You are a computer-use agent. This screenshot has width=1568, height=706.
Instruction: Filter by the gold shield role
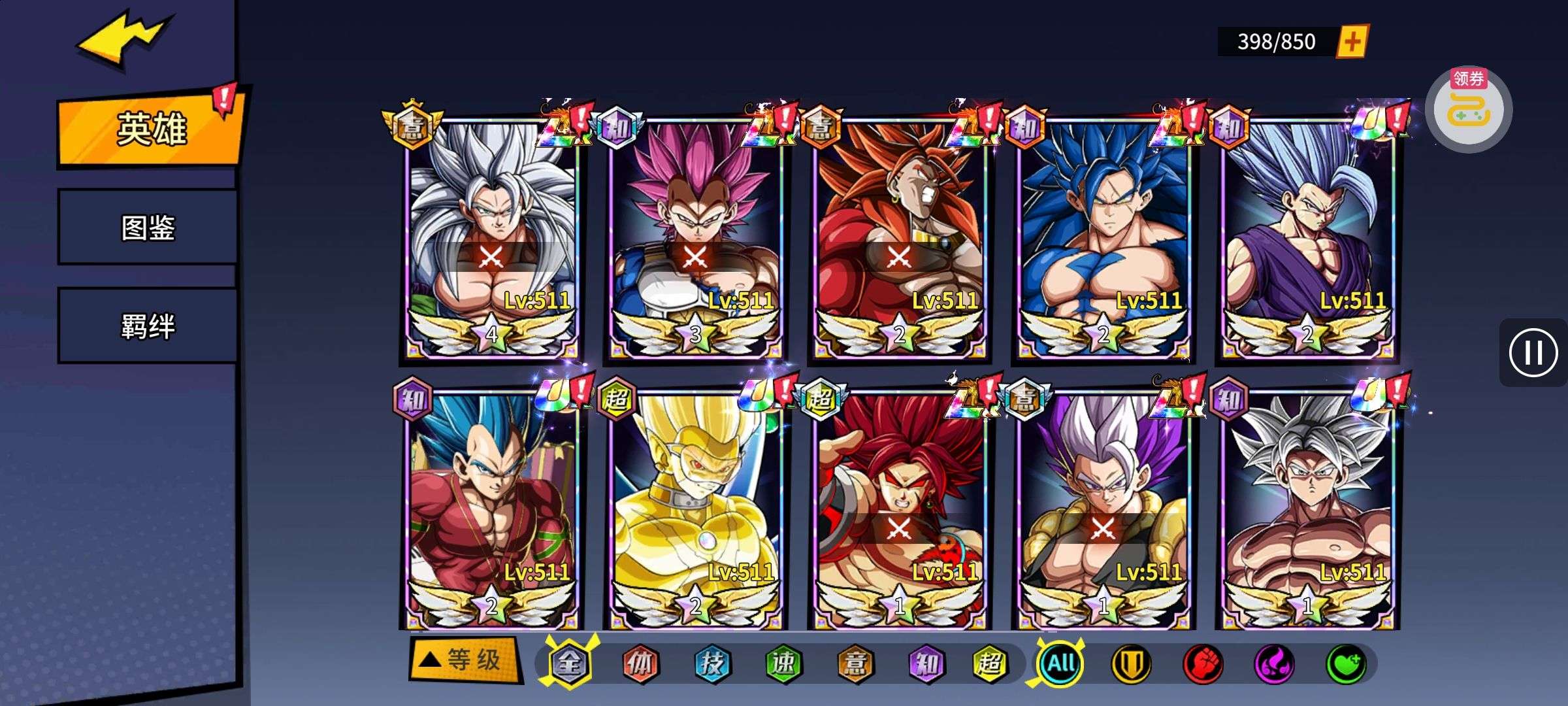tap(1132, 664)
